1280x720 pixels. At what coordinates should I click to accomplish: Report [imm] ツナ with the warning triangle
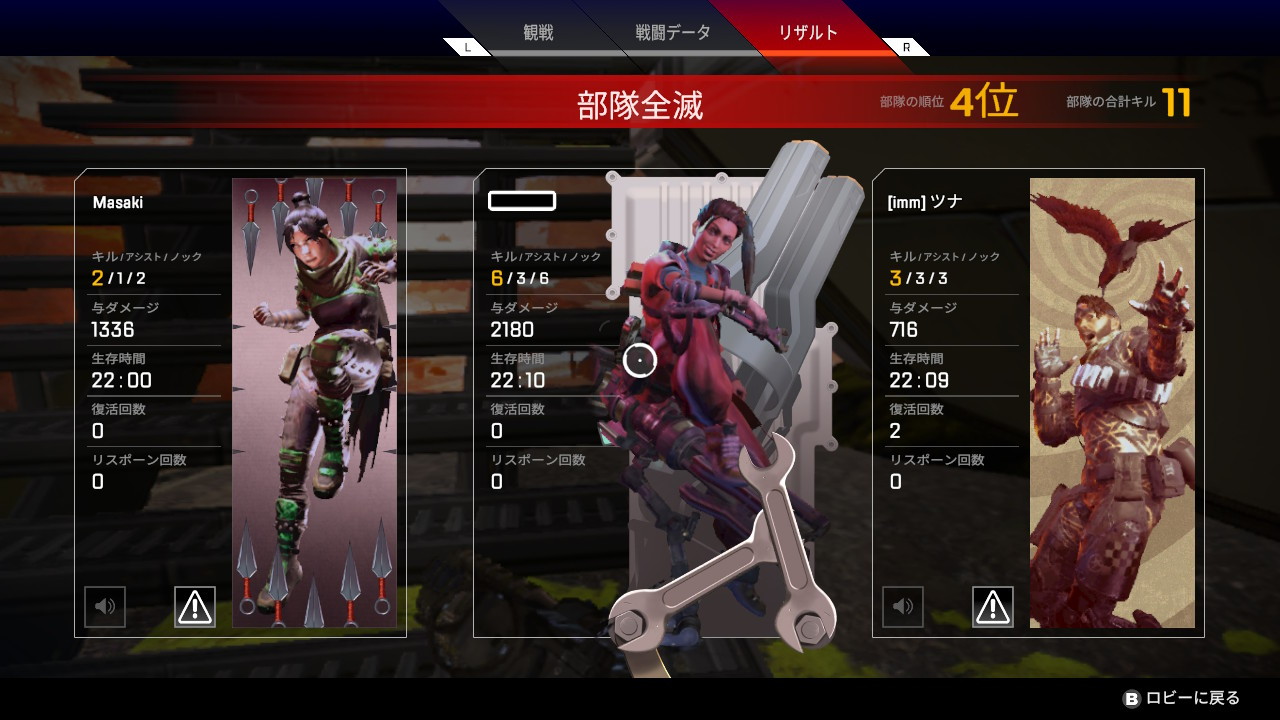click(x=992, y=606)
